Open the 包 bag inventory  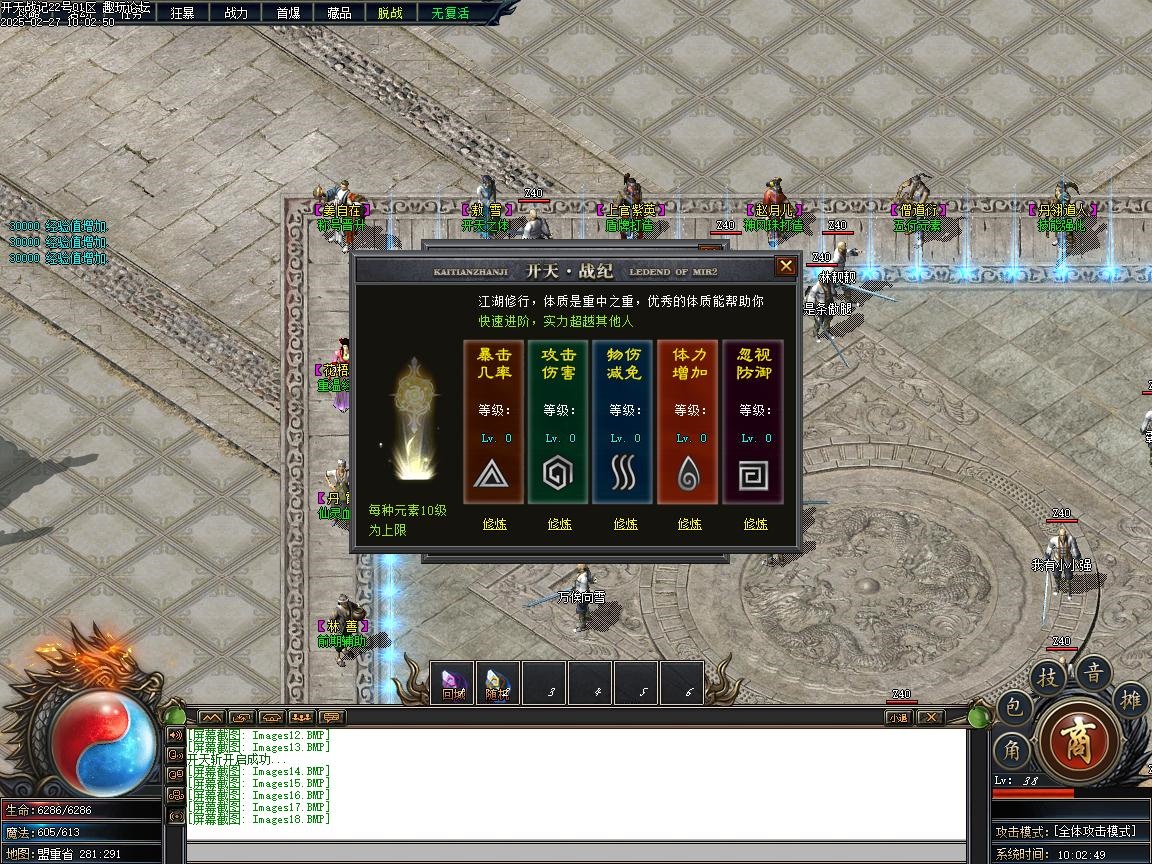[x=1012, y=709]
